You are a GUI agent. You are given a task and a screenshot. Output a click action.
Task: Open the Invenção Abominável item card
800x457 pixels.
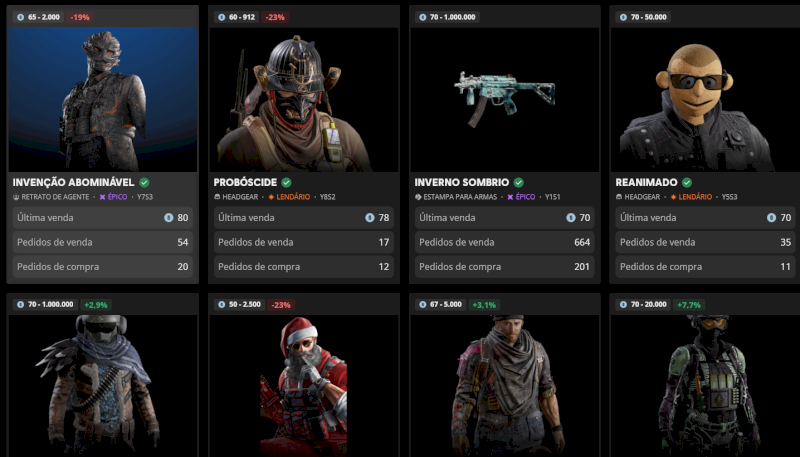pos(103,98)
